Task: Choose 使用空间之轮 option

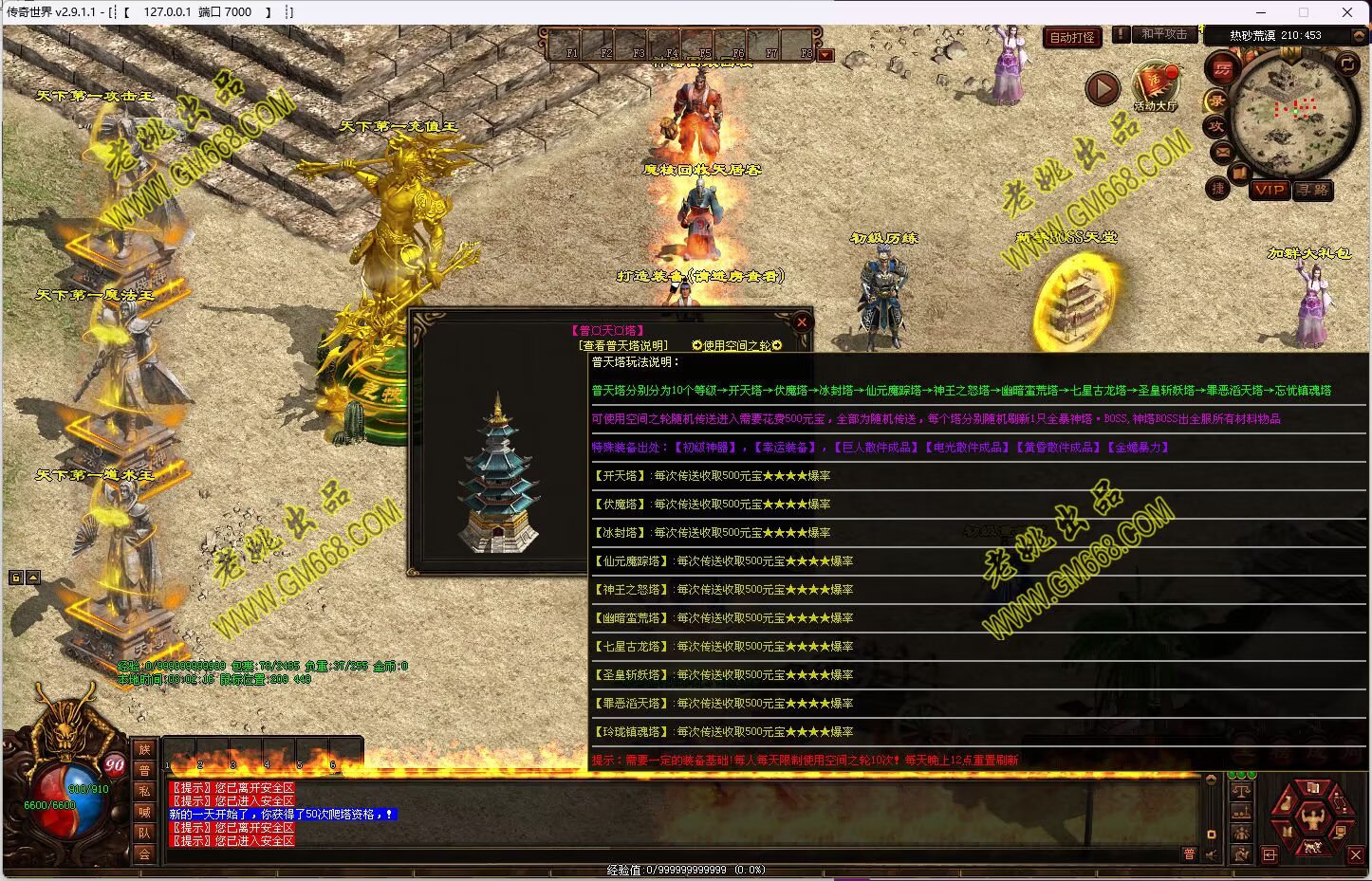Action: (737, 346)
